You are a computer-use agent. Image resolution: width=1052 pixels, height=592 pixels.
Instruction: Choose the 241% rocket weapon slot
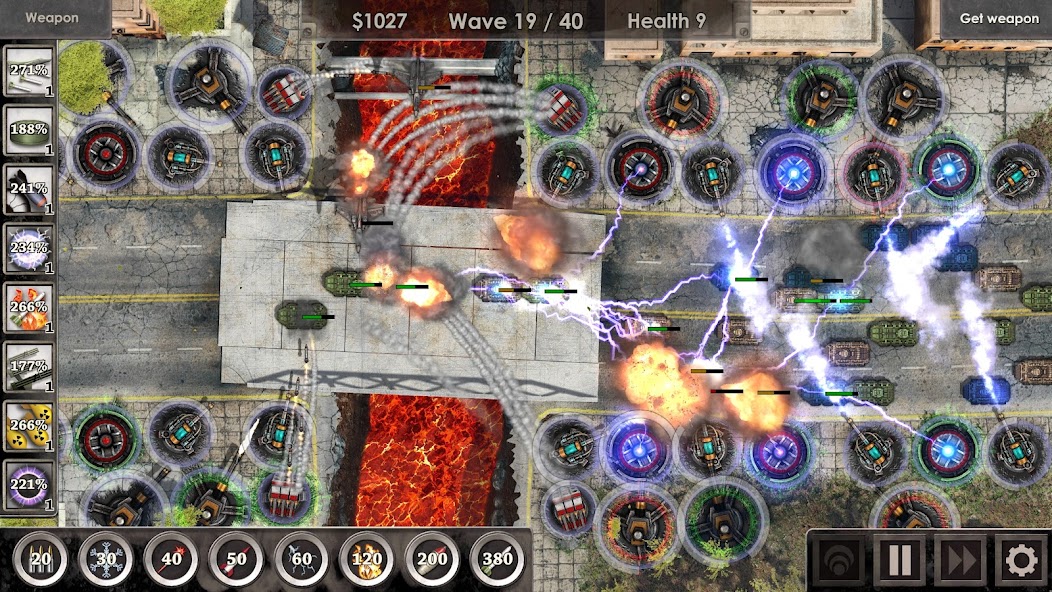pos(29,190)
